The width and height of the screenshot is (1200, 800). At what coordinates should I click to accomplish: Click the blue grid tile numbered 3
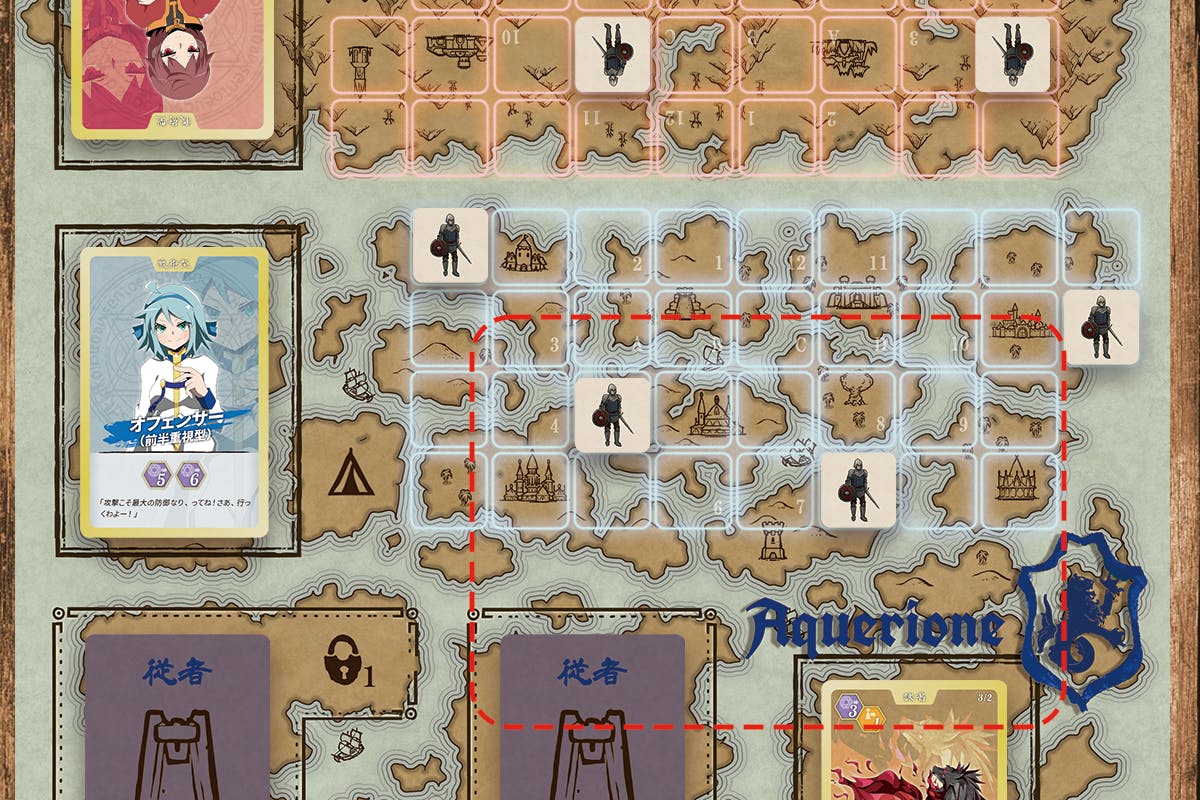pos(530,330)
